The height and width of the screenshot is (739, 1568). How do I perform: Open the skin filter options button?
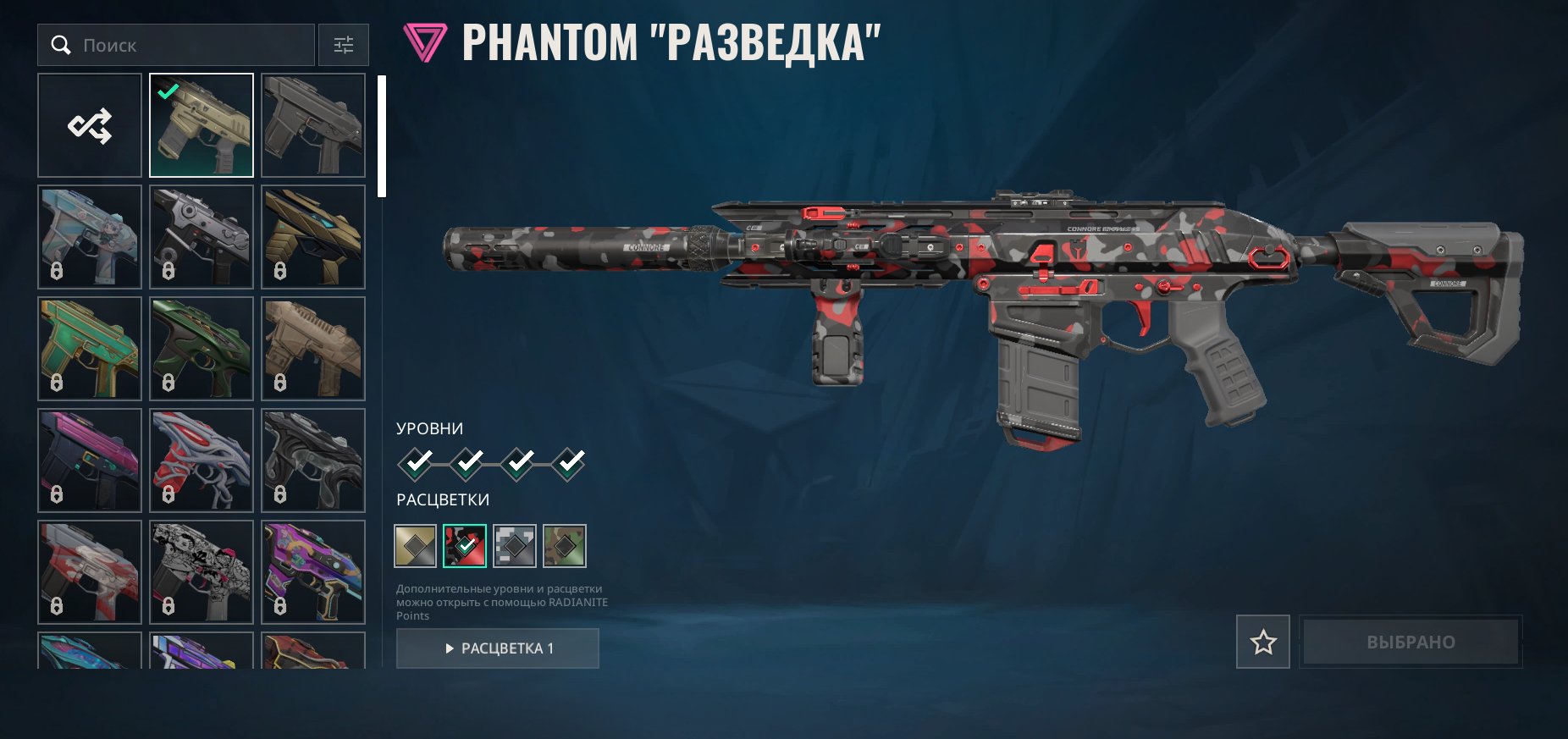pyautogui.click(x=344, y=45)
